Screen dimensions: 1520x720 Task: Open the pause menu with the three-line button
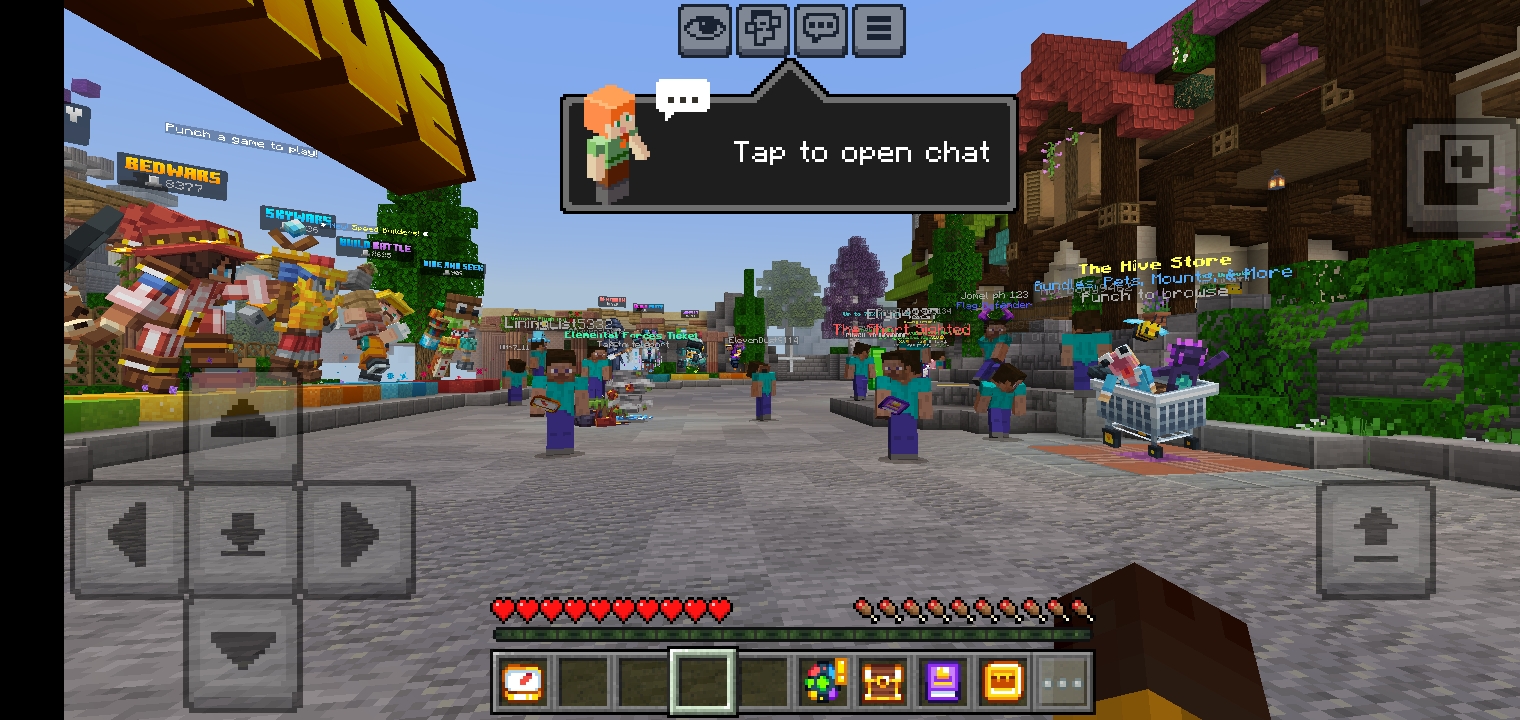pyautogui.click(x=878, y=29)
